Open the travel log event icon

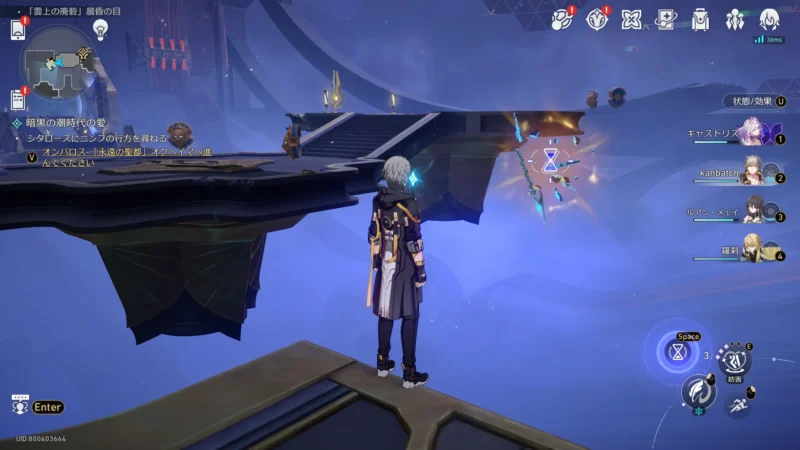(562, 19)
